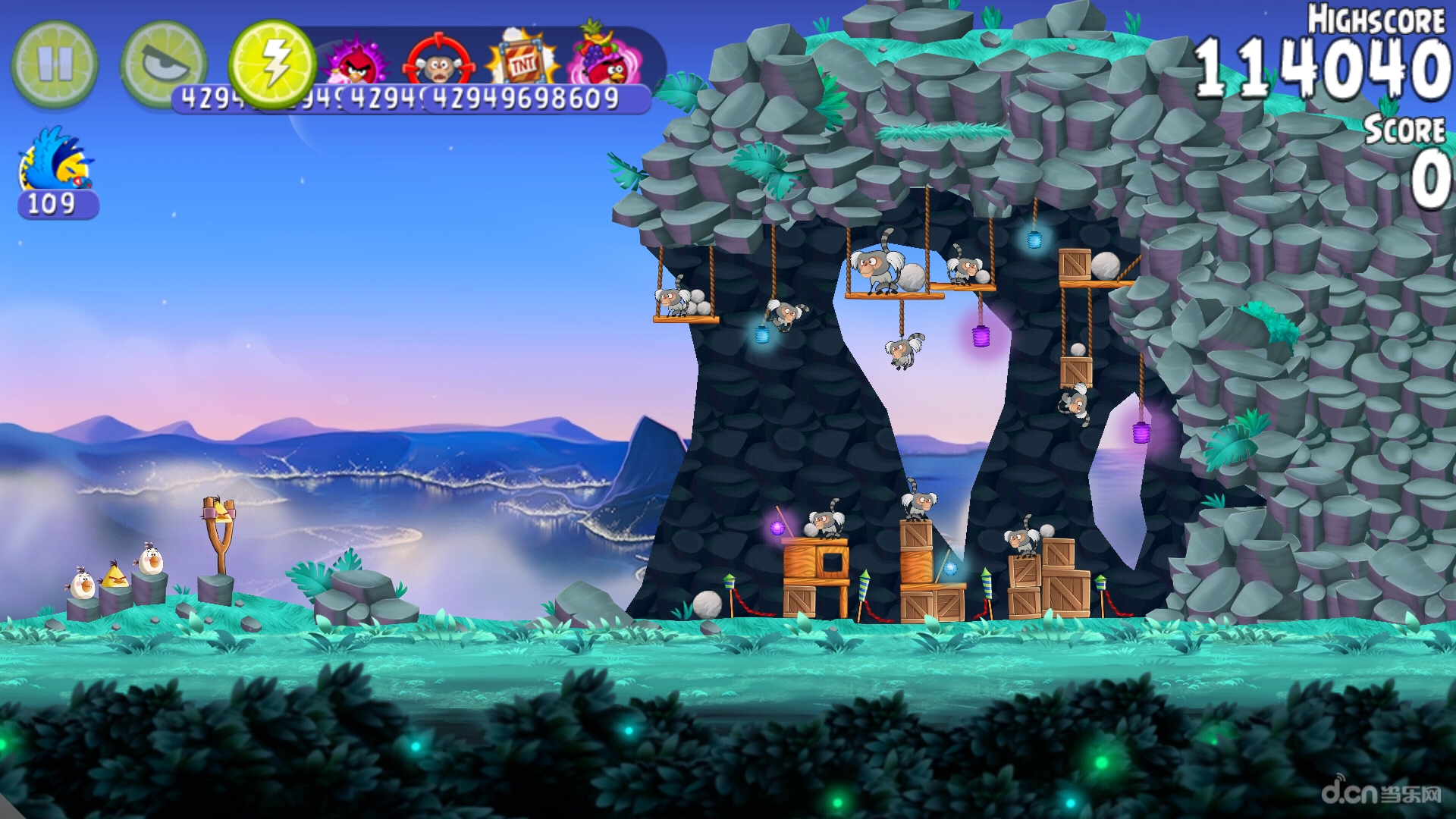This screenshot has width=1456, height=819.
Task: Activate the Samba Burst fruit bird power-up
Action: pyautogui.click(x=607, y=62)
